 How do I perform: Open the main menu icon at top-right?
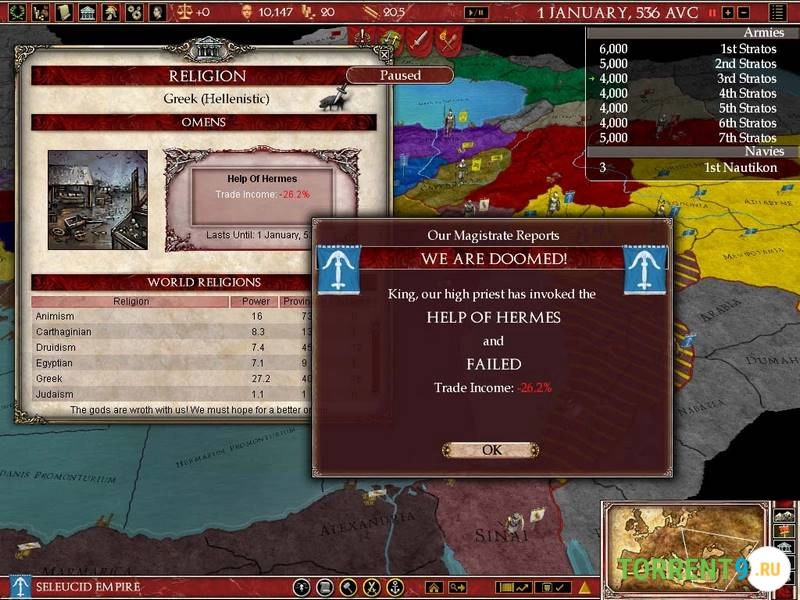[x=779, y=13]
